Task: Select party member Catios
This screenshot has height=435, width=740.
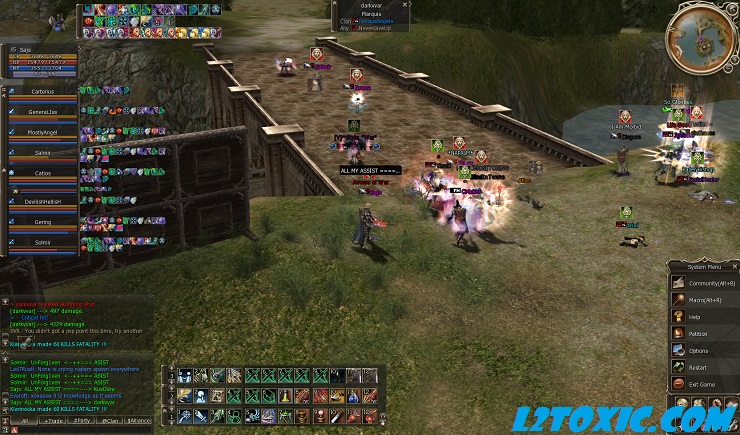Action: [x=41, y=172]
